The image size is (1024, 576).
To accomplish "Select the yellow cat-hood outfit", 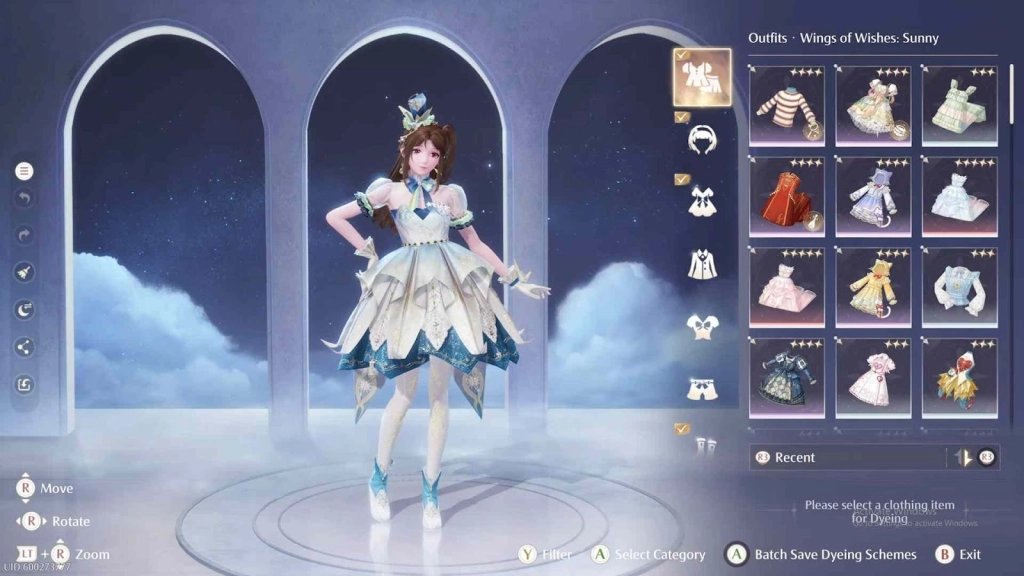I will click(873, 287).
